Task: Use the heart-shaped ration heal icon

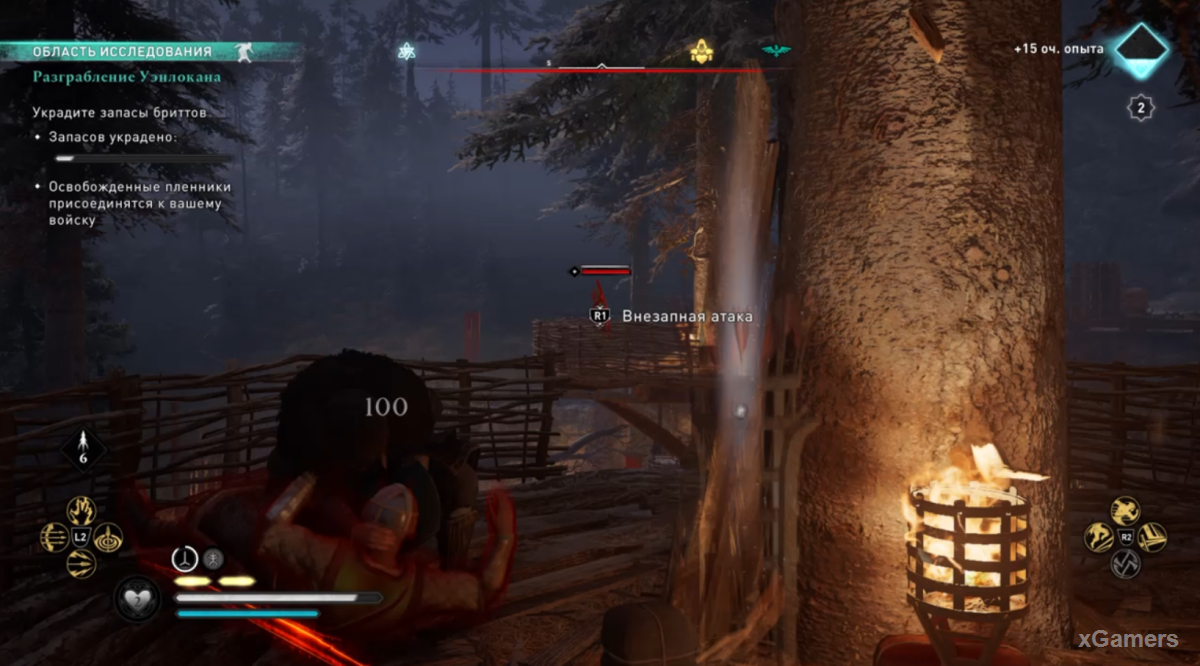Action: (x=136, y=598)
